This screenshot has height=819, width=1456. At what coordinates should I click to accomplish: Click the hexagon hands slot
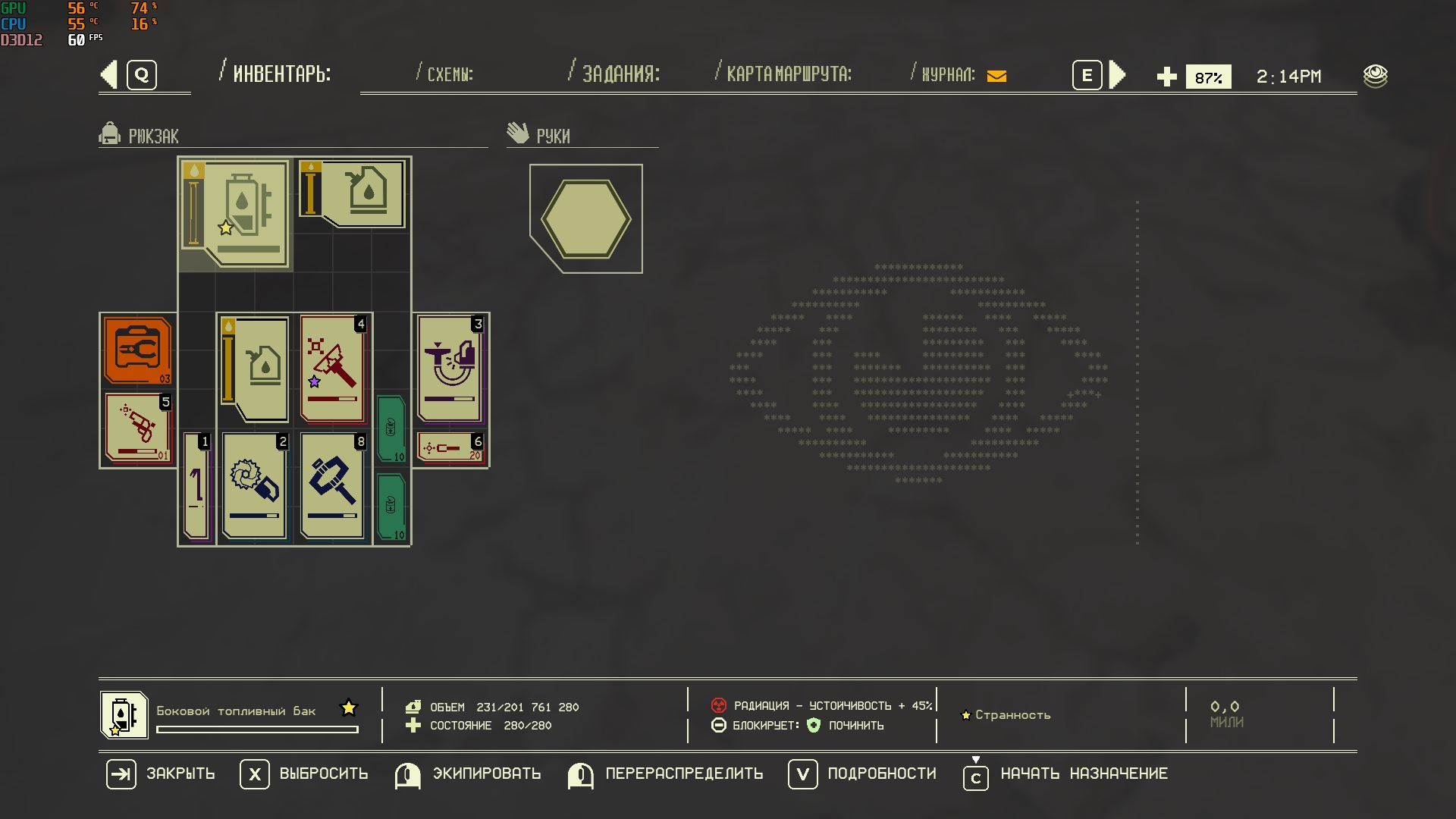(585, 219)
